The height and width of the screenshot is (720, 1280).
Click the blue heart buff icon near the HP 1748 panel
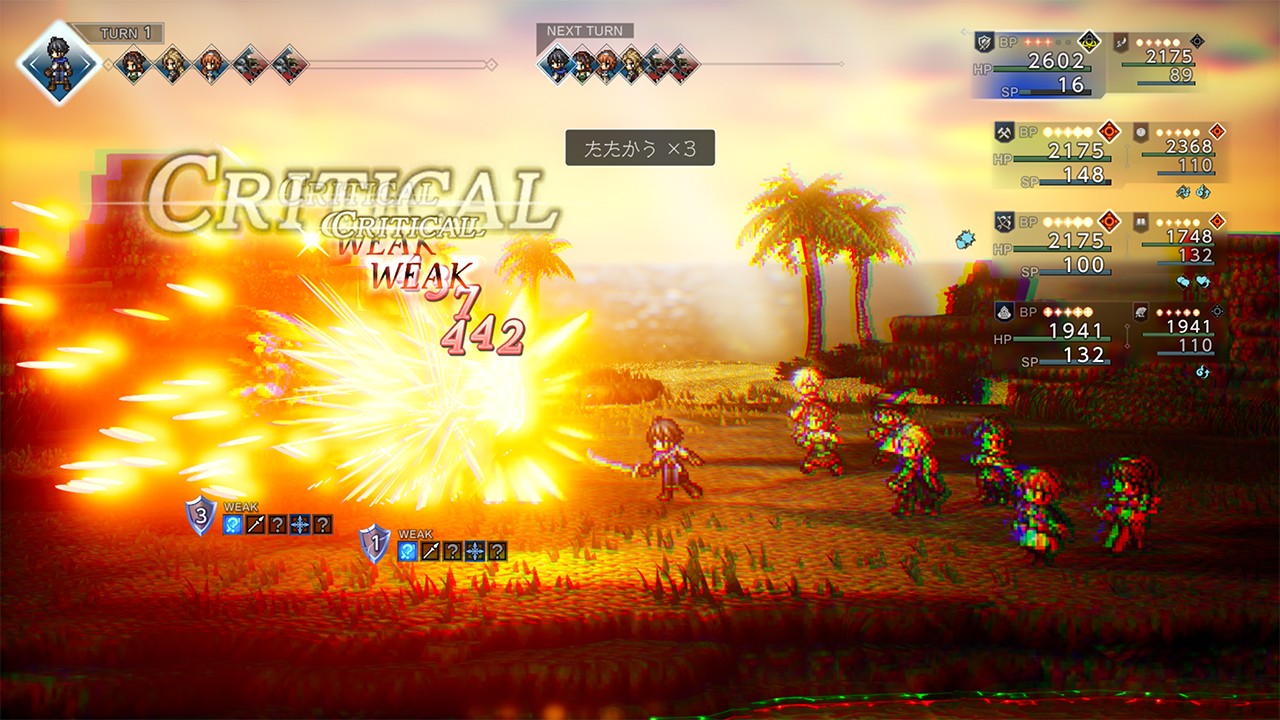tap(1201, 282)
